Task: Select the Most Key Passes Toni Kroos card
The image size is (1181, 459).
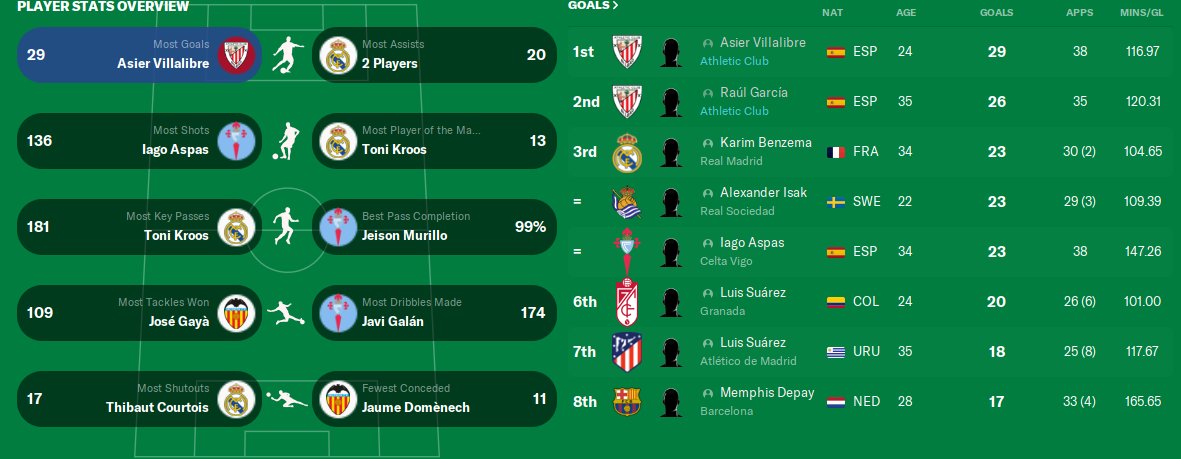Action: [x=139, y=227]
